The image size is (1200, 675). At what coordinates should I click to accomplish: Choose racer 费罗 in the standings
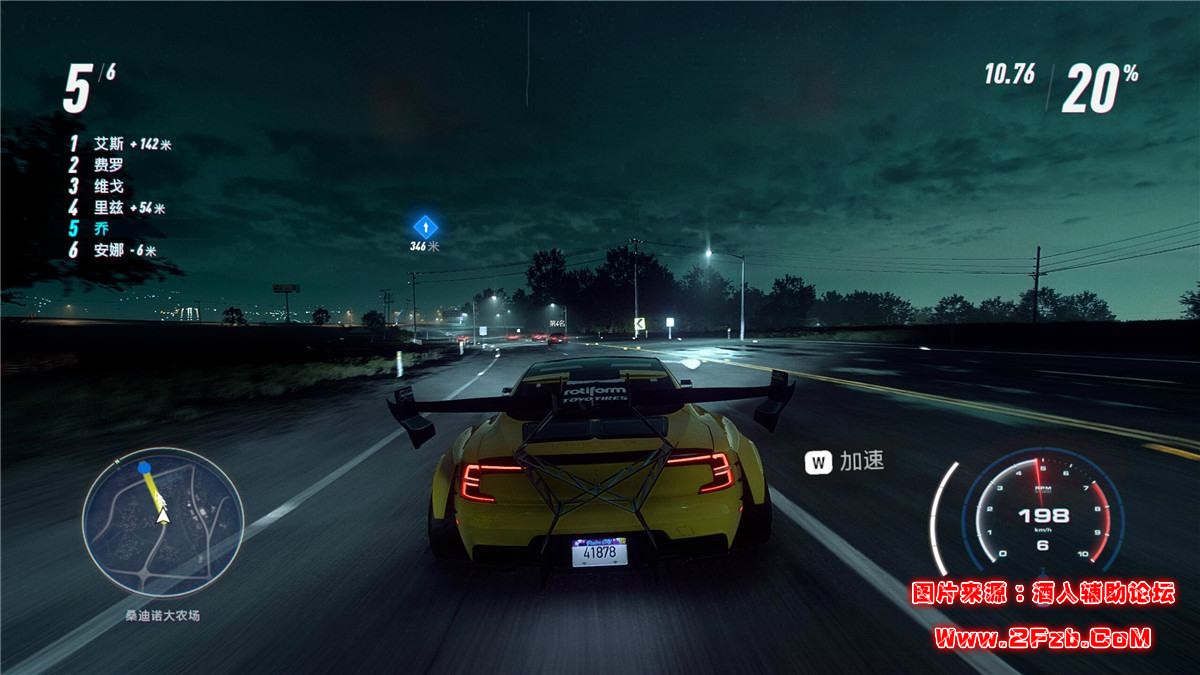pos(108,165)
